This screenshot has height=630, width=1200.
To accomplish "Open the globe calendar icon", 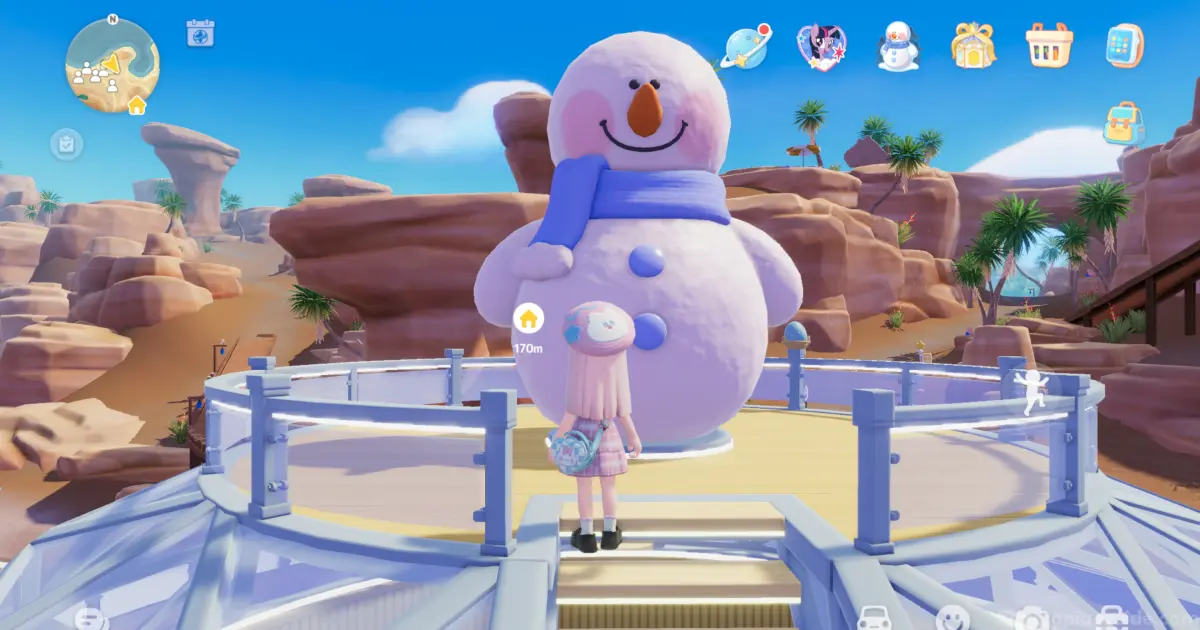I will pyautogui.click(x=201, y=33).
